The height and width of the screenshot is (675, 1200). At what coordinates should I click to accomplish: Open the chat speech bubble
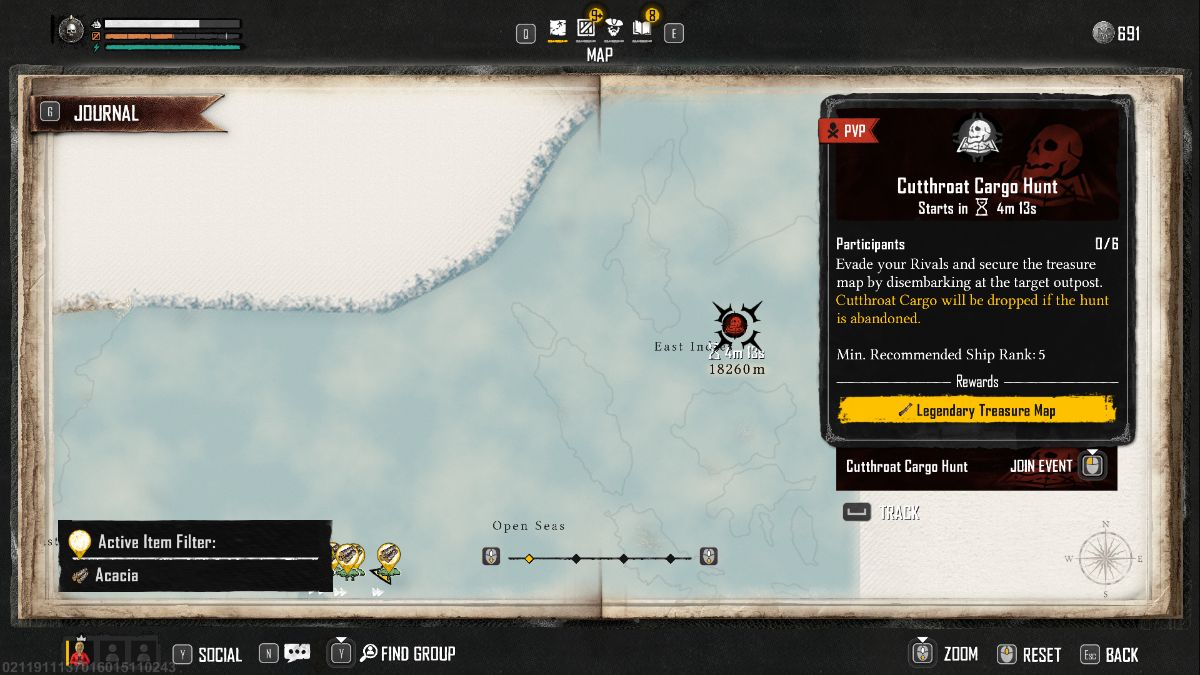(x=297, y=654)
